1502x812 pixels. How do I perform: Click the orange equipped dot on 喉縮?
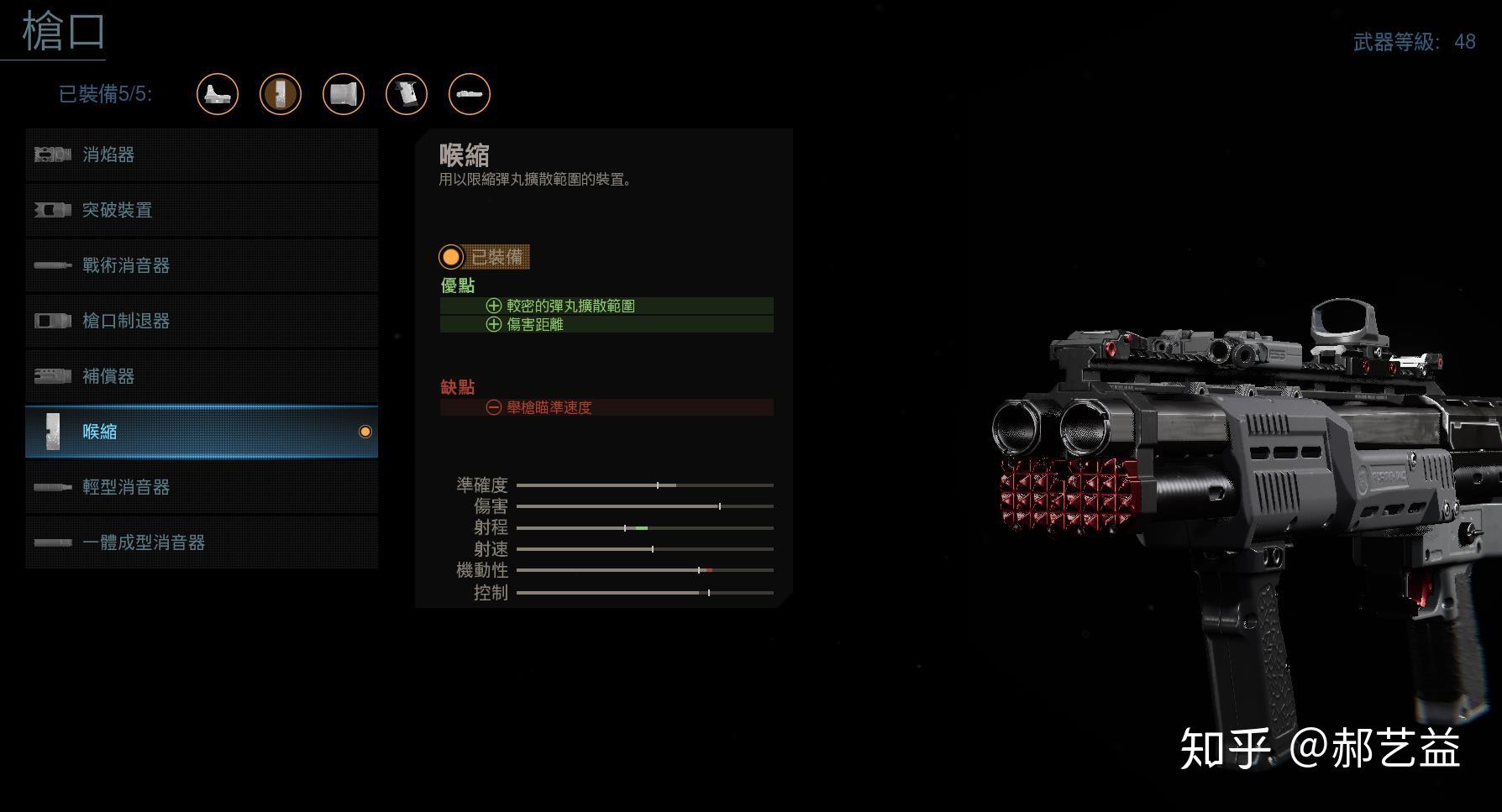[365, 432]
